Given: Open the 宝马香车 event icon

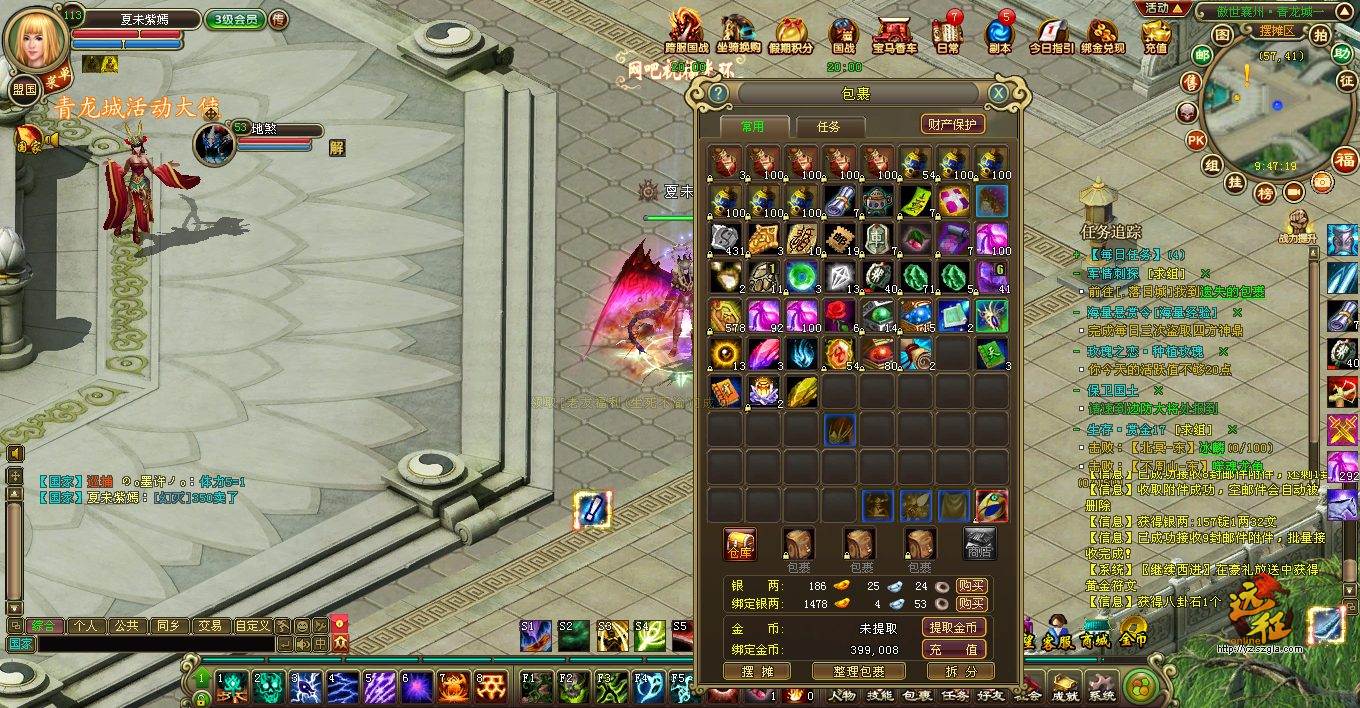Looking at the screenshot, I should 894,34.
